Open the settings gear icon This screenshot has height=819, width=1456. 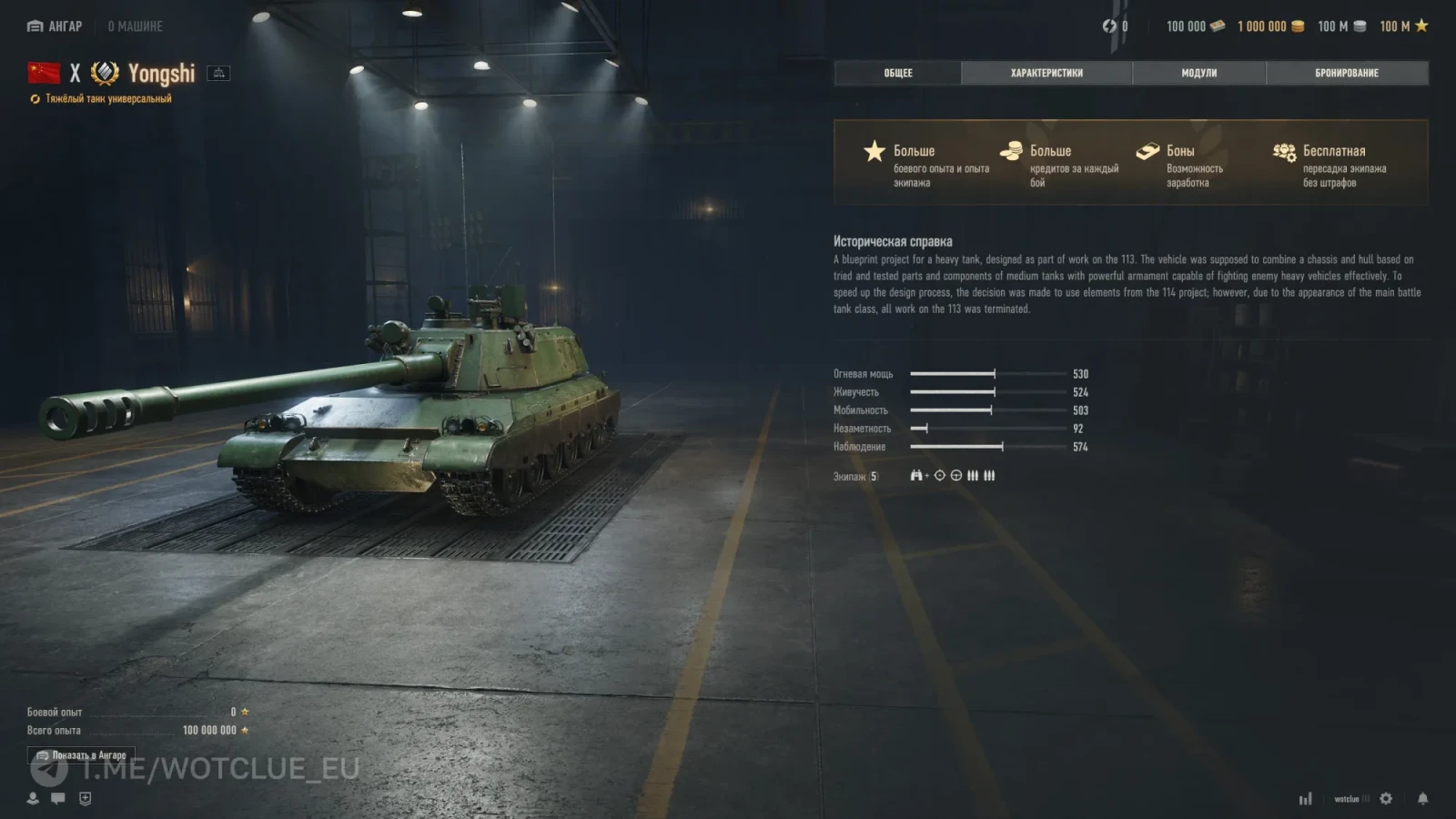point(1386,798)
